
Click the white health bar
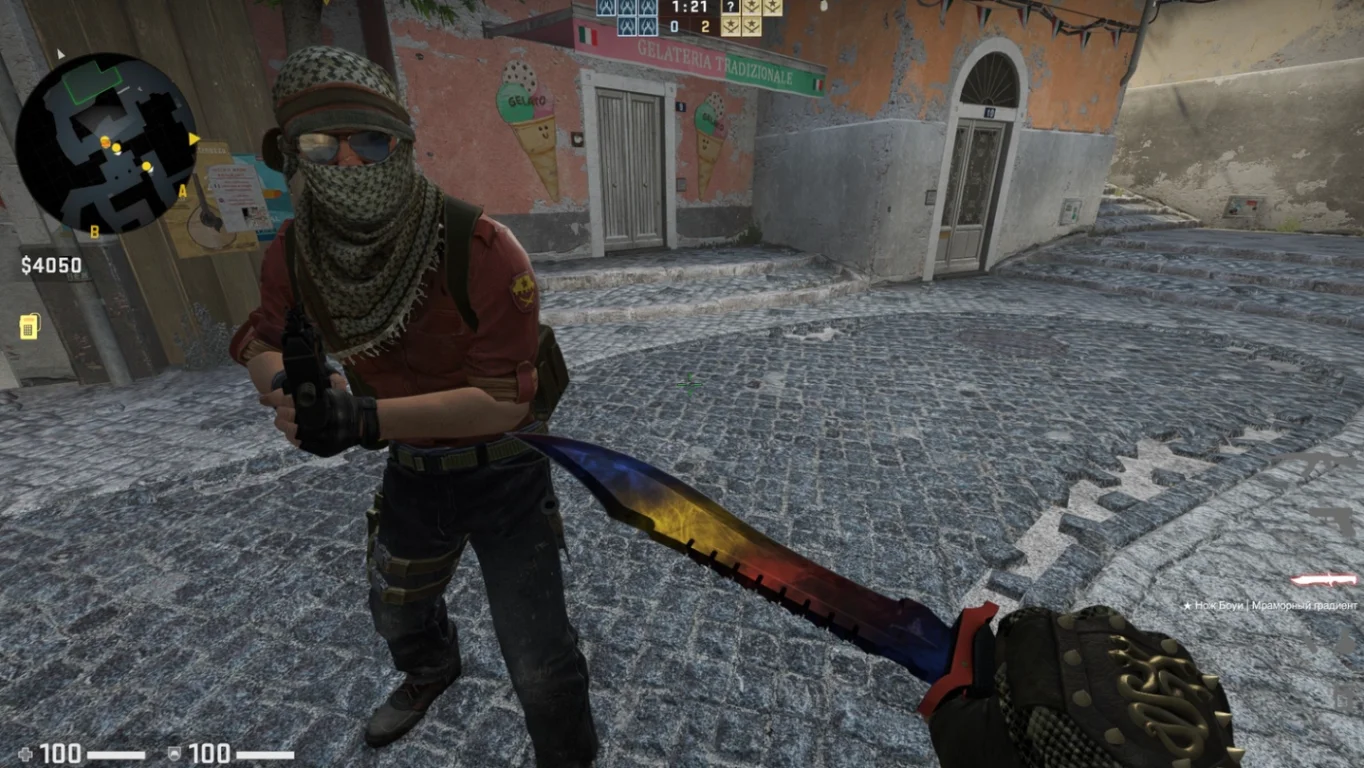(117, 753)
